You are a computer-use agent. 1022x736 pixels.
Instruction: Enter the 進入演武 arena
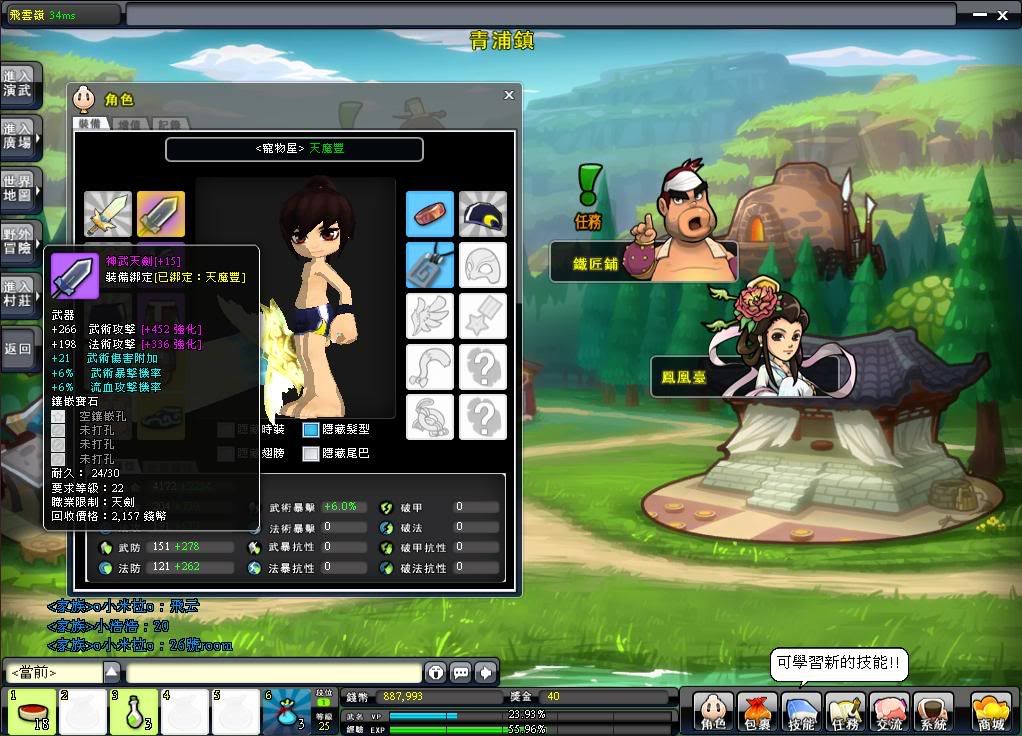19,83
